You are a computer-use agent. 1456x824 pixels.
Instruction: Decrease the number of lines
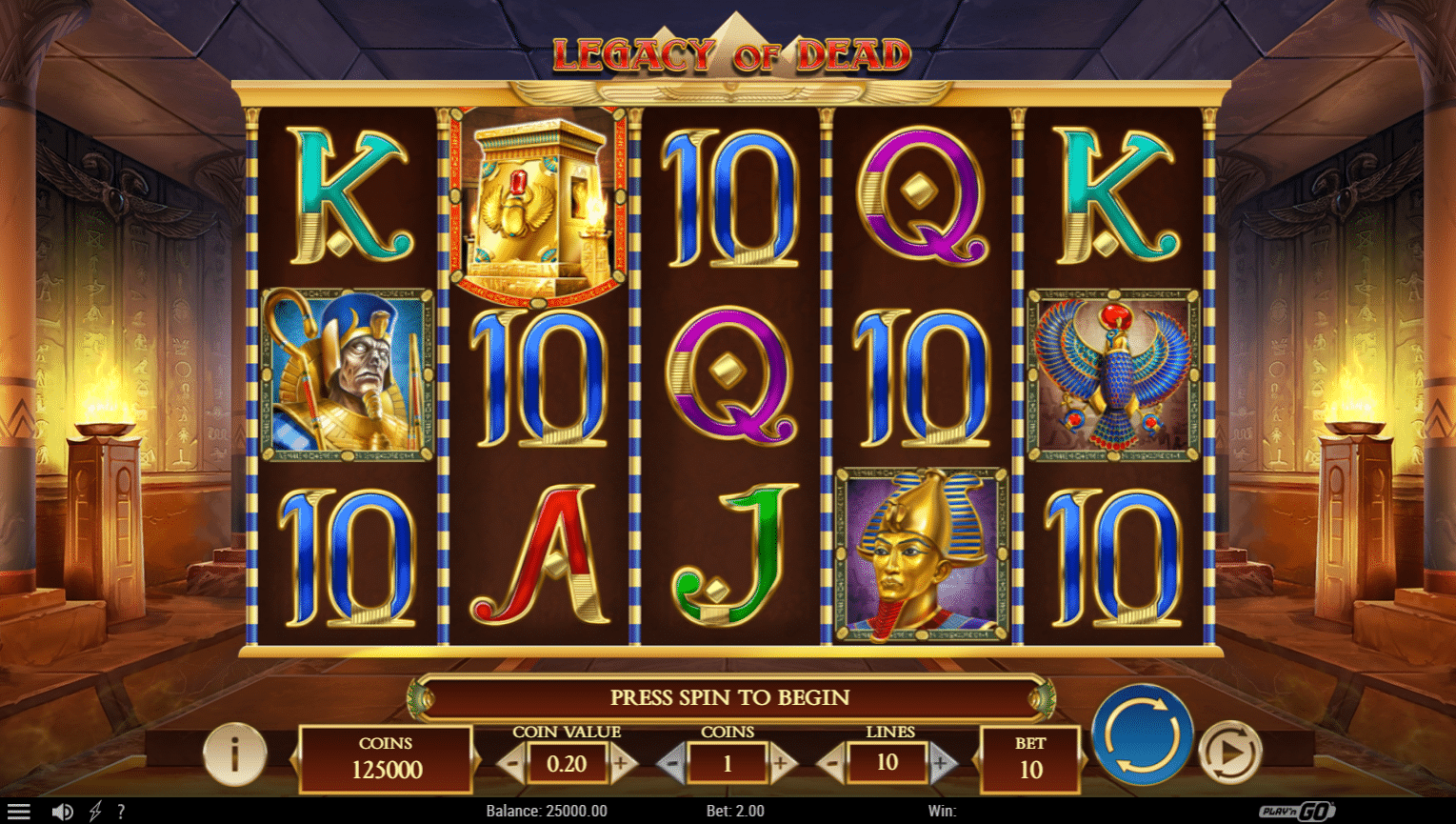(833, 762)
